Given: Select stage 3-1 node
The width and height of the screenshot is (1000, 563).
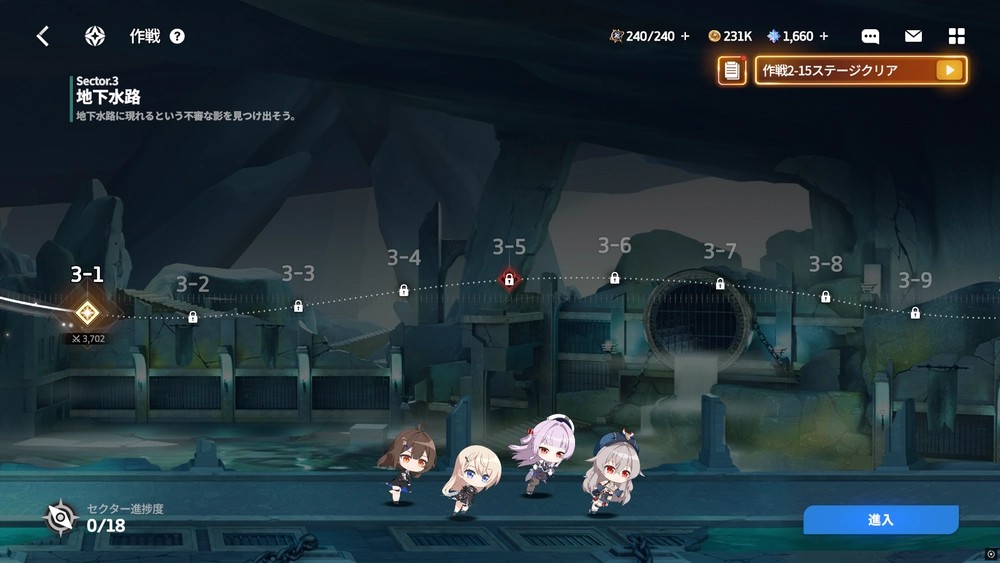Looking at the screenshot, I should 87,312.
